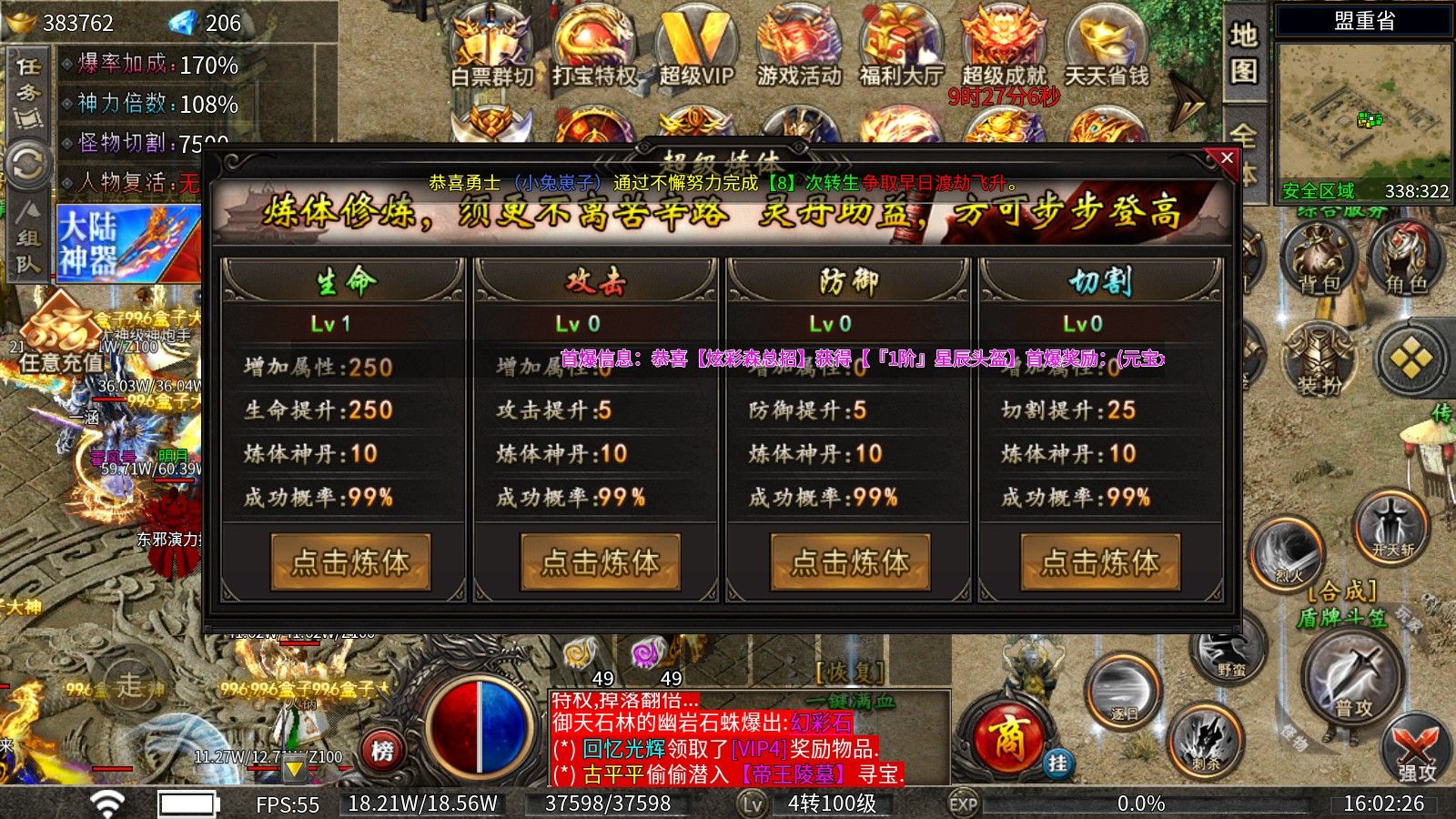
Task: Open the 超级VIP menu
Action: (696, 50)
